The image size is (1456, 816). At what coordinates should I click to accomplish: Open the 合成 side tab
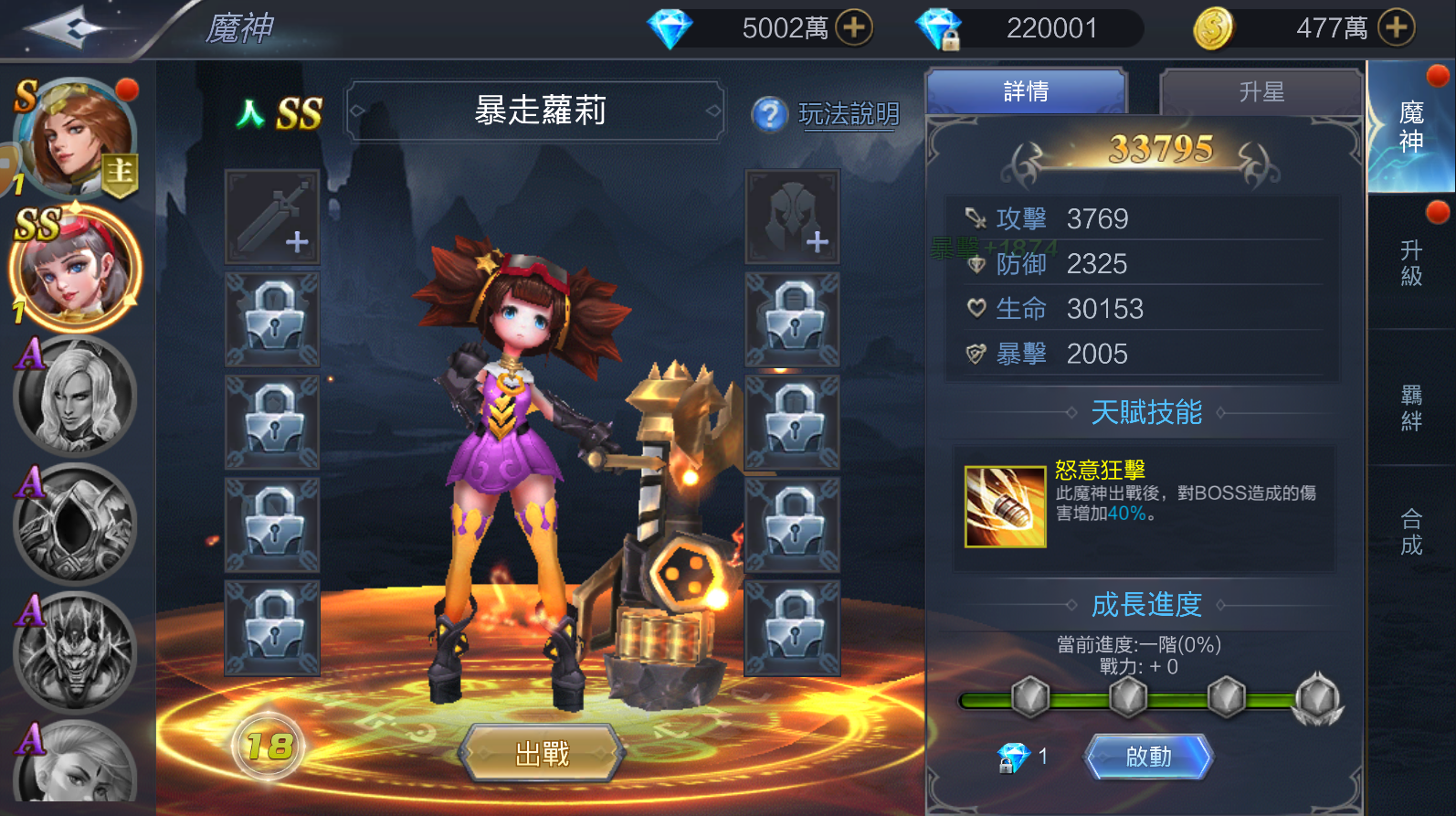point(1410,532)
